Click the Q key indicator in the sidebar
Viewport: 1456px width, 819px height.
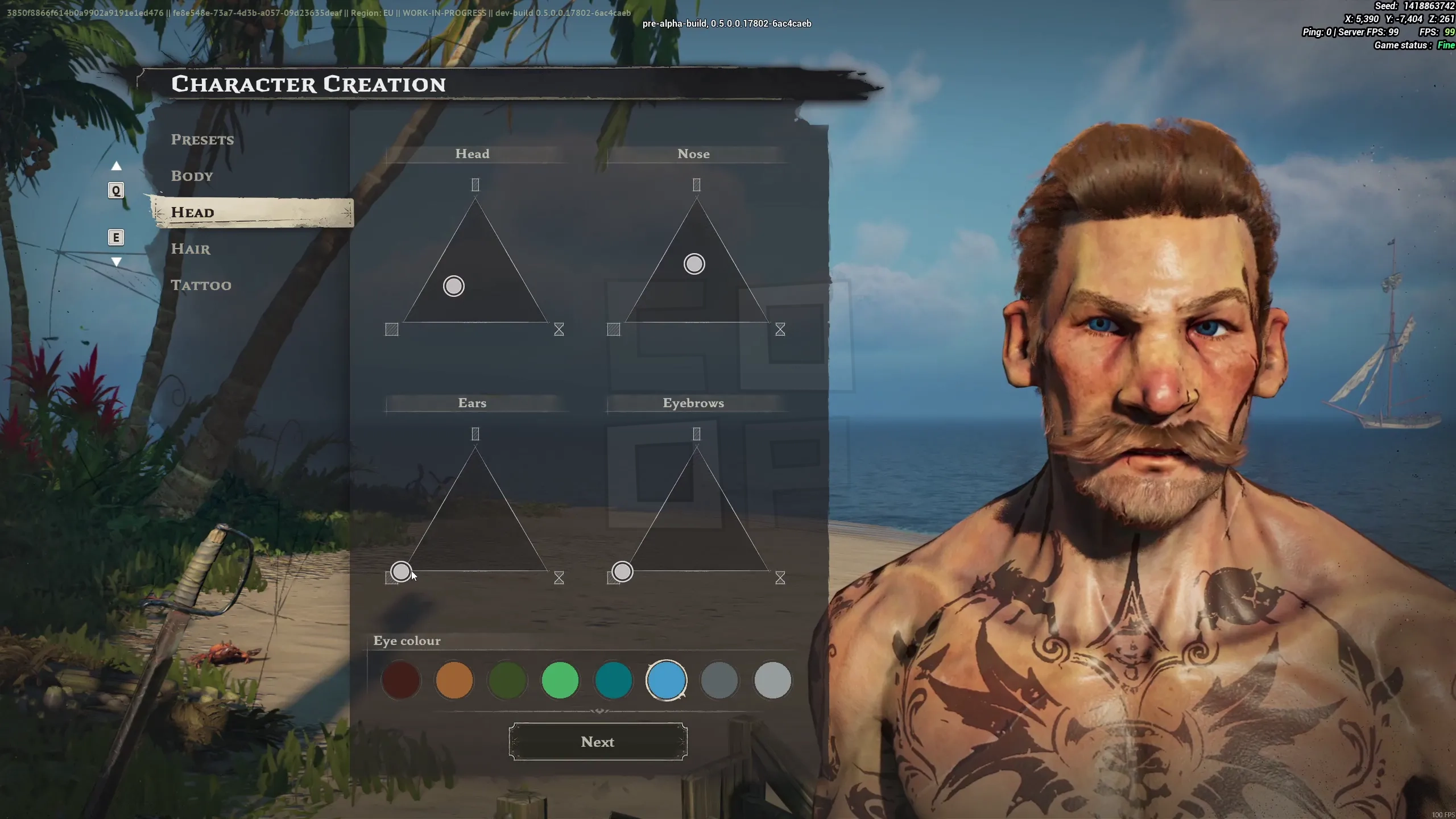click(116, 191)
